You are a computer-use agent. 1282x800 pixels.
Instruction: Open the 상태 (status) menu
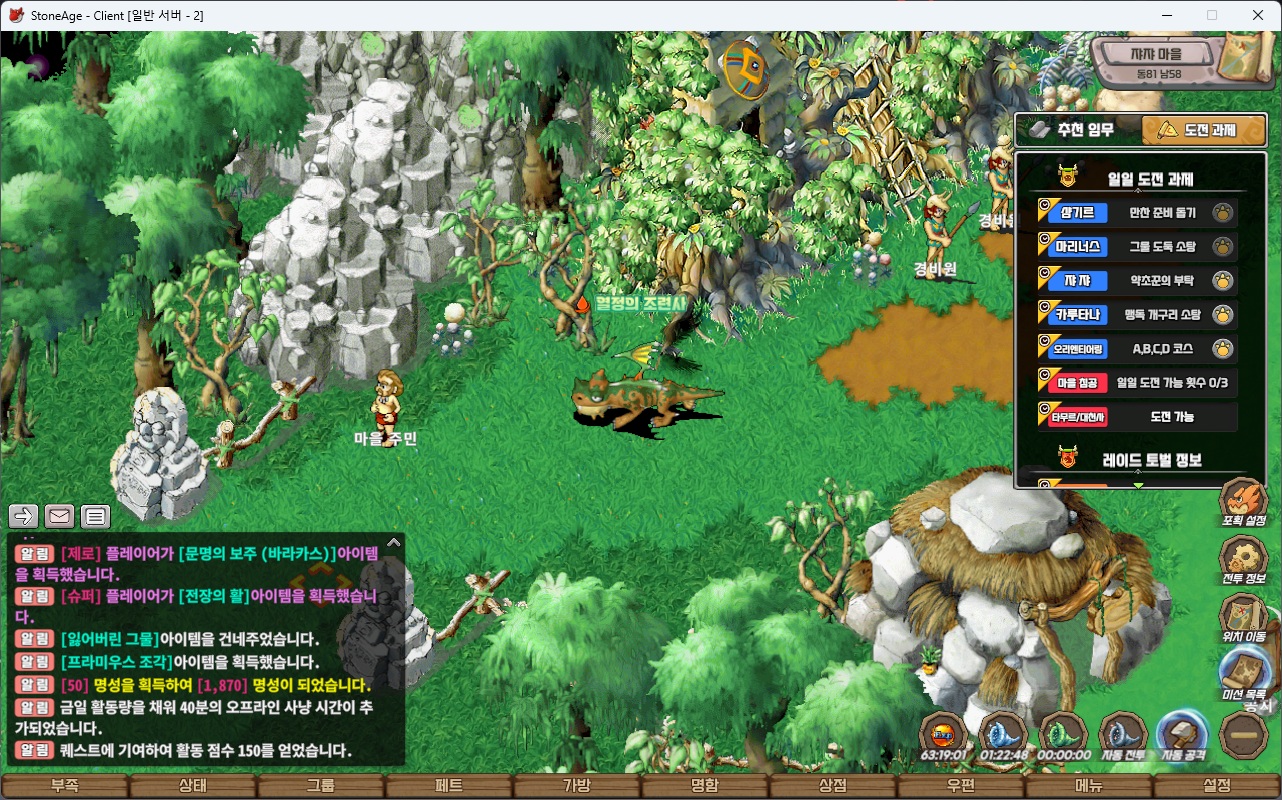192,786
